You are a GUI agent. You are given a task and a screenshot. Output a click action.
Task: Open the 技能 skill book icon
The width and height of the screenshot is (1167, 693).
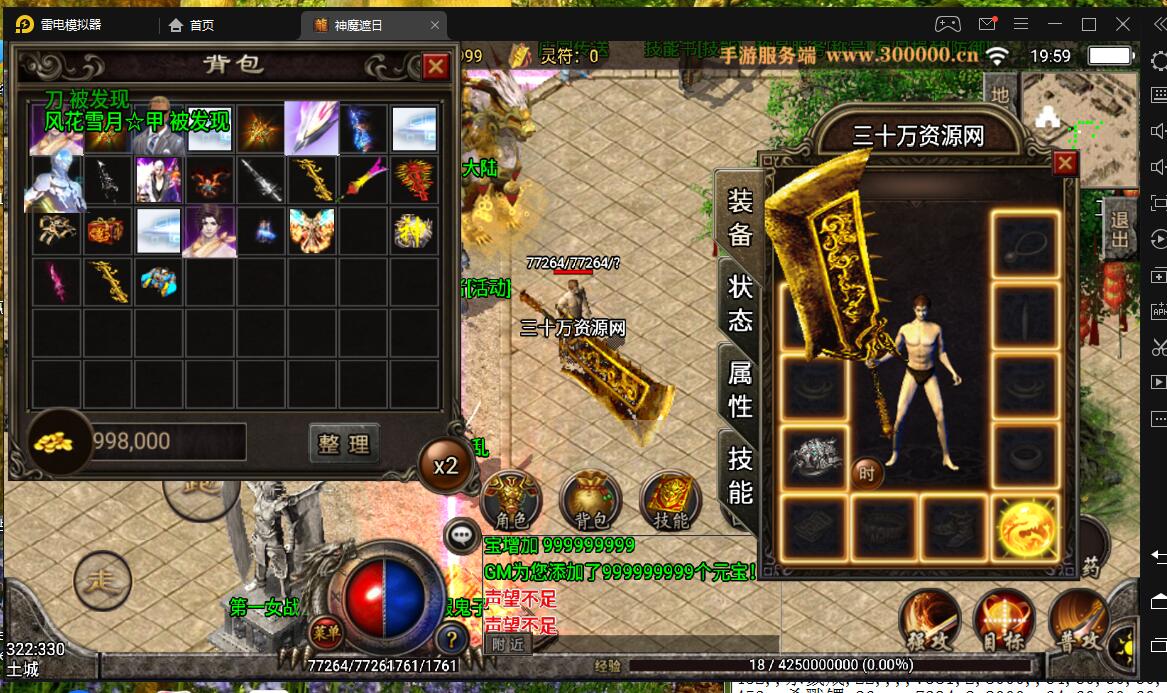coord(671,499)
